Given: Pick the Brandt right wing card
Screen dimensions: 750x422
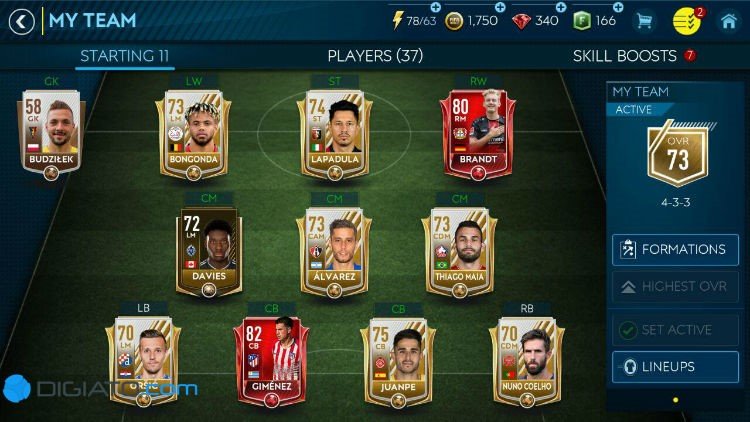Looking at the screenshot, I should point(476,135).
